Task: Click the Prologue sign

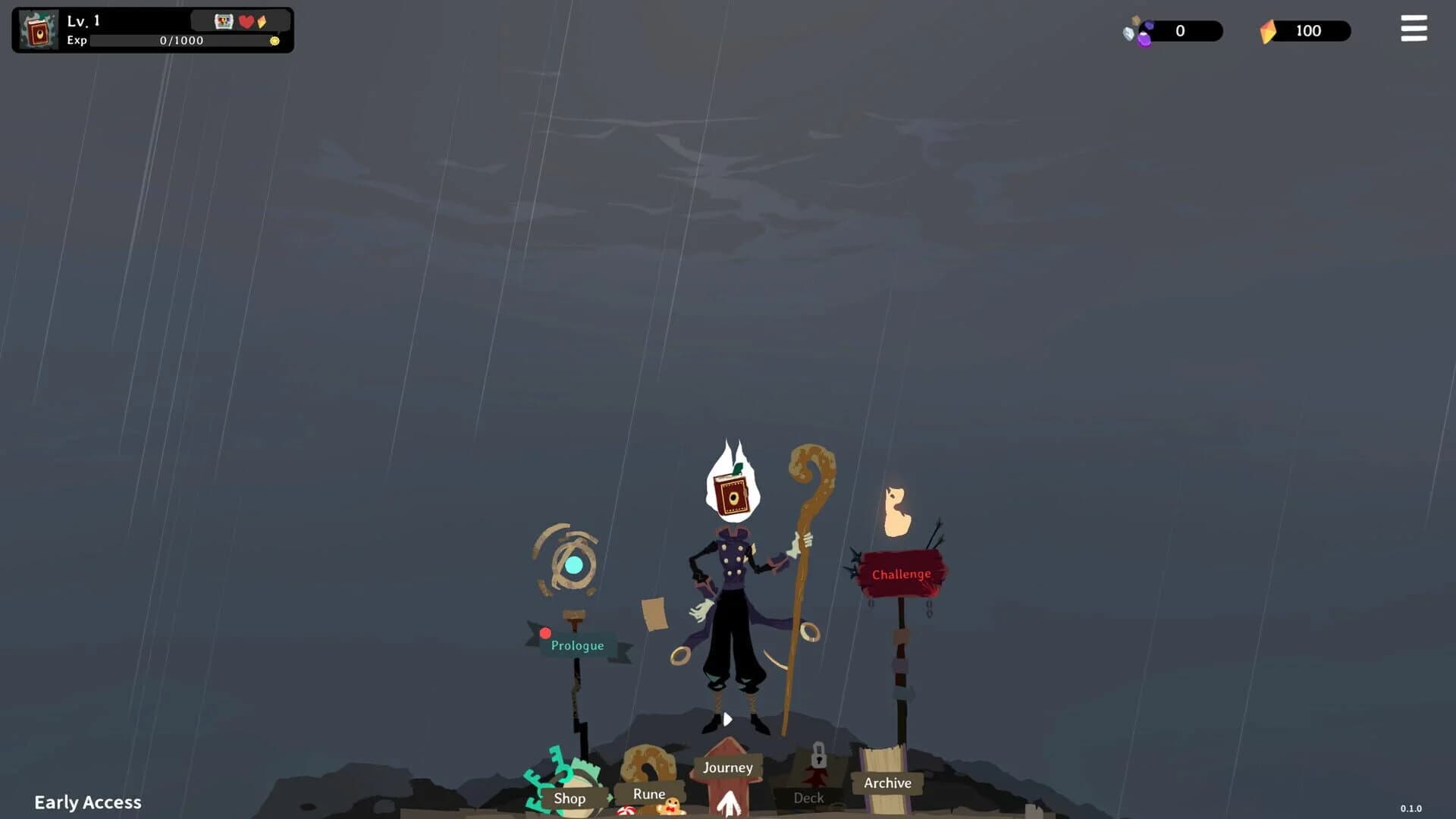Action: pyautogui.click(x=577, y=645)
